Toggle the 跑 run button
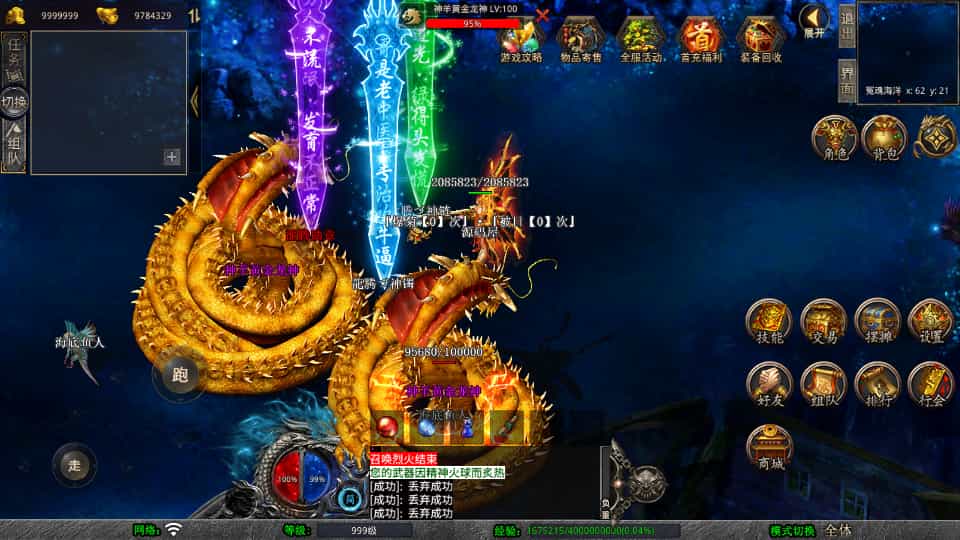The height and width of the screenshot is (540, 960). [x=180, y=376]
